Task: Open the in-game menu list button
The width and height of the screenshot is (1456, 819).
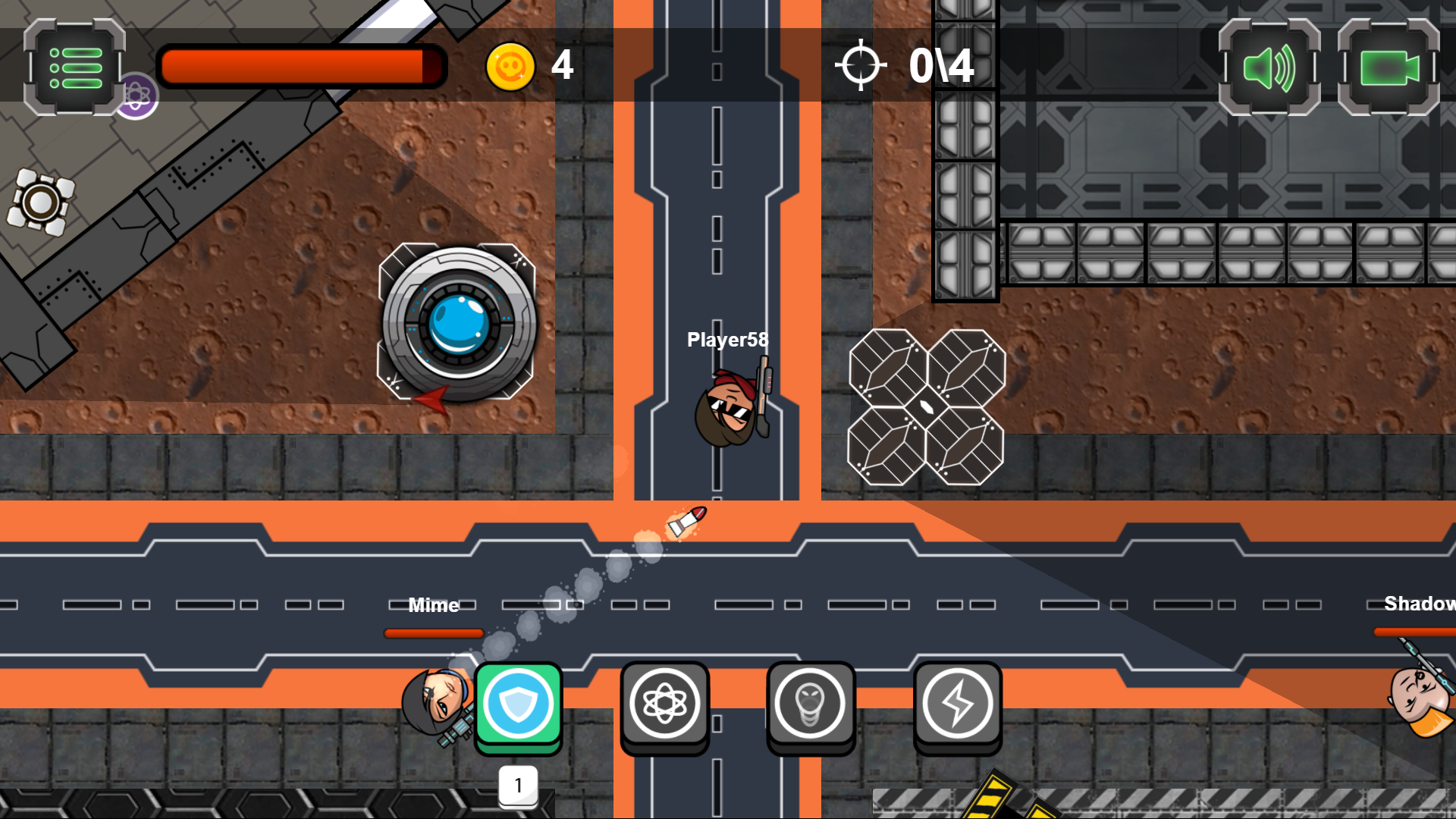Action: click(74, 67)
